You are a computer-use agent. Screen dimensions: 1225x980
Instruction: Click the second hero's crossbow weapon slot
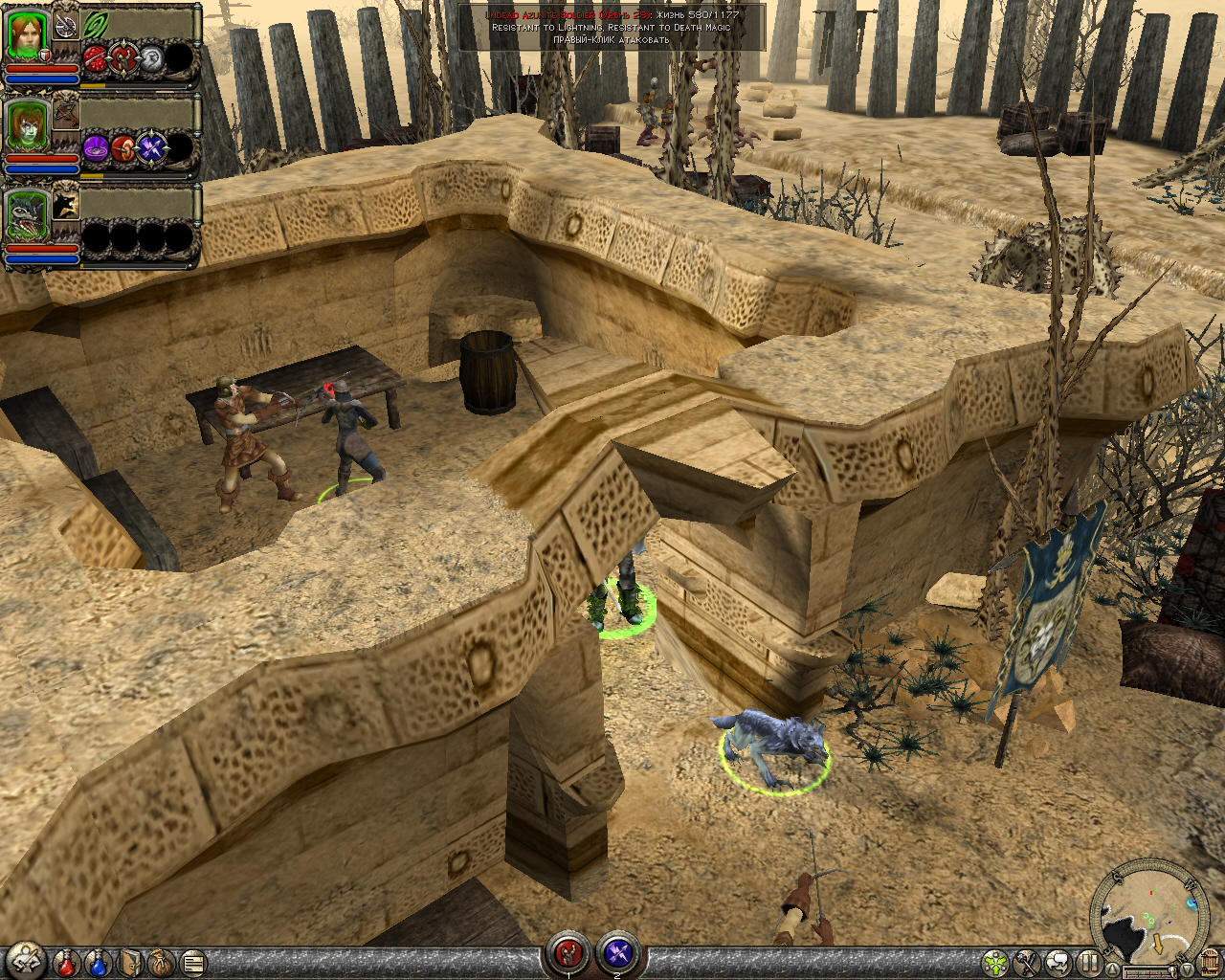66,114
